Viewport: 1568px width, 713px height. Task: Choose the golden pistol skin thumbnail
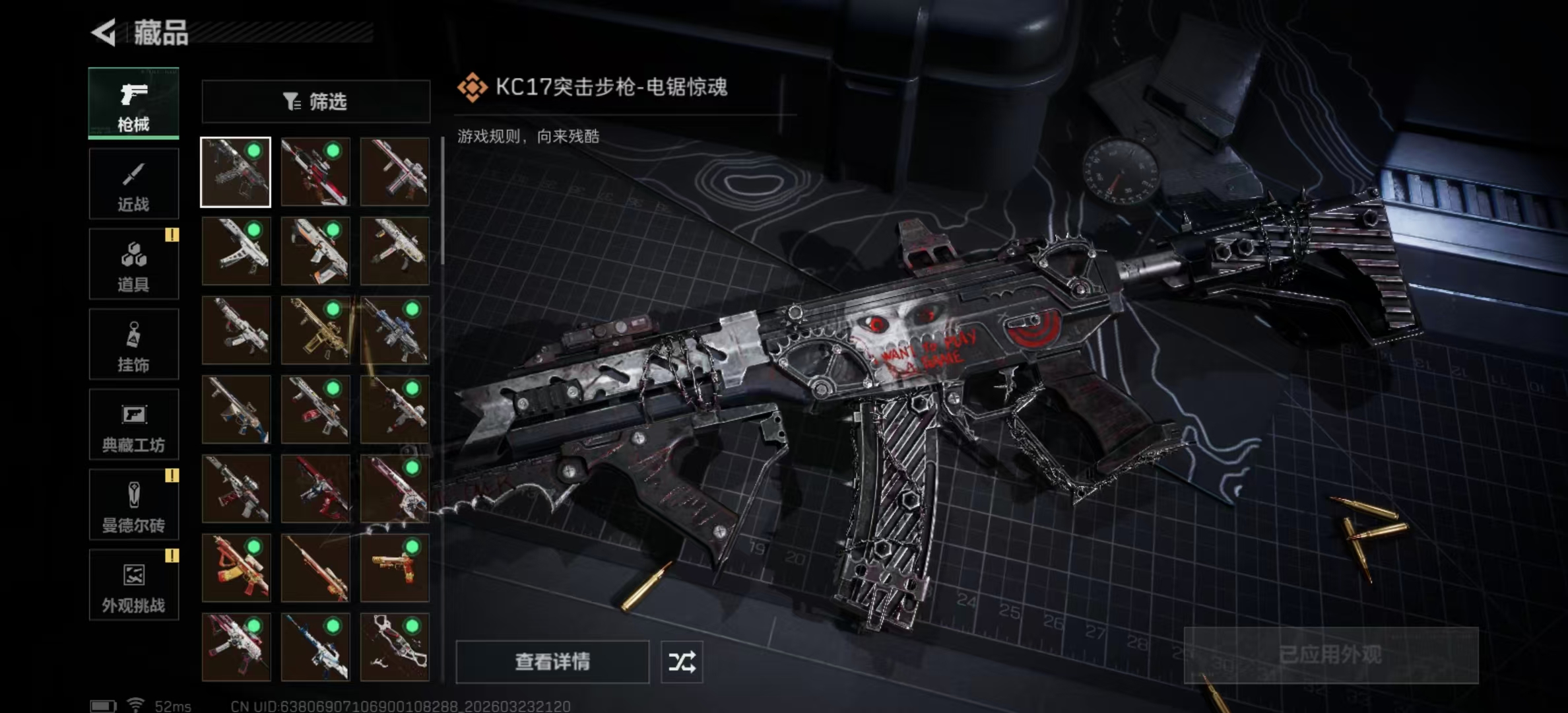(395, 568)
